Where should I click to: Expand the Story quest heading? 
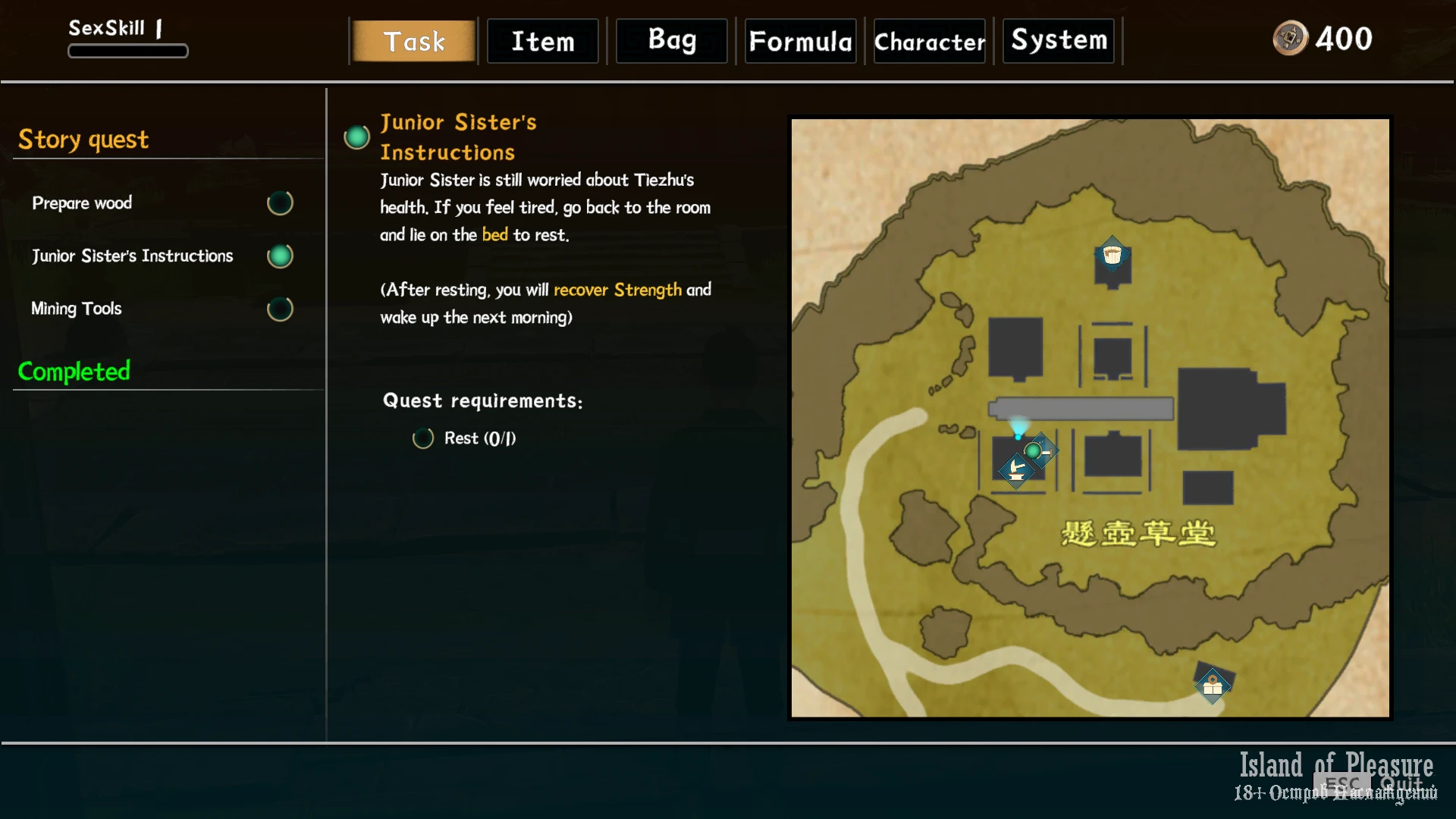83,140
